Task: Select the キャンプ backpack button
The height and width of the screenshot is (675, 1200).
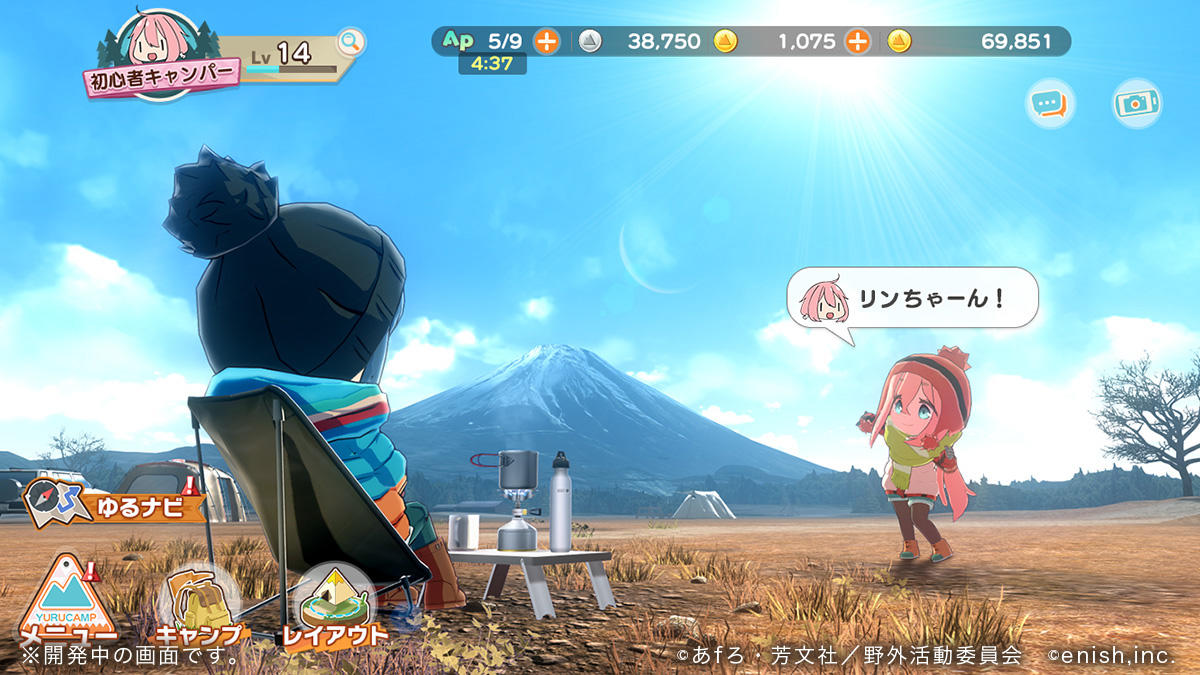Action: (198, 605)
